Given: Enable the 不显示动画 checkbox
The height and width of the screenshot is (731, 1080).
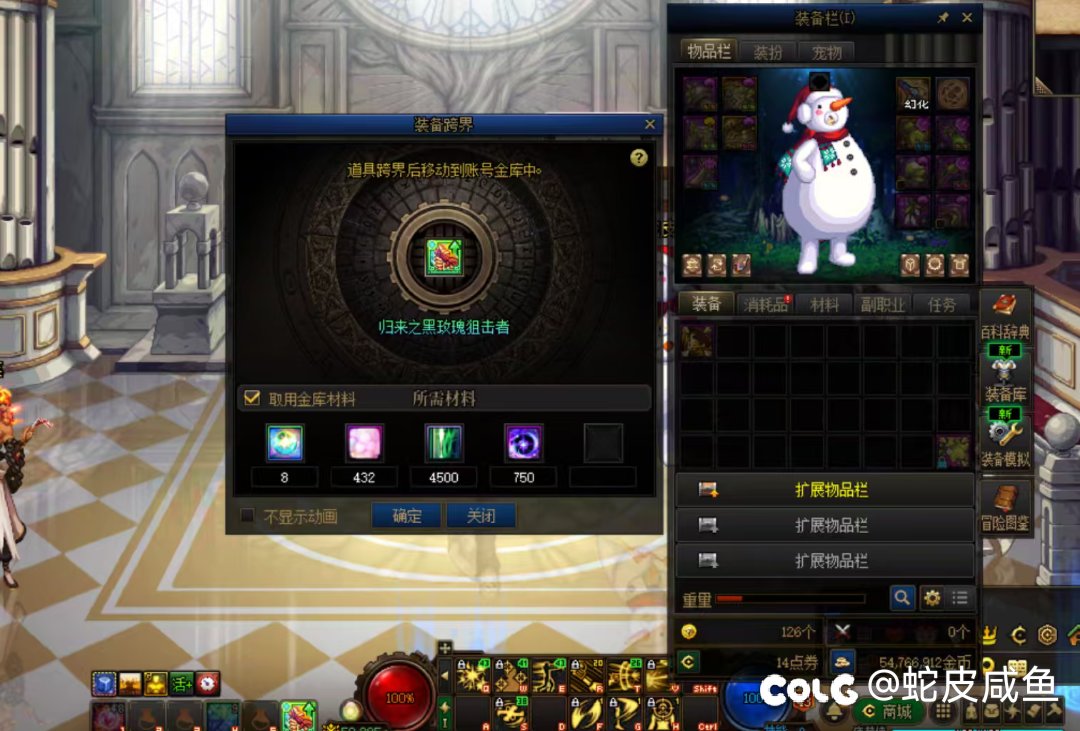Looking at the screenshot, I should pyautogui.click(x=248, y=516).
